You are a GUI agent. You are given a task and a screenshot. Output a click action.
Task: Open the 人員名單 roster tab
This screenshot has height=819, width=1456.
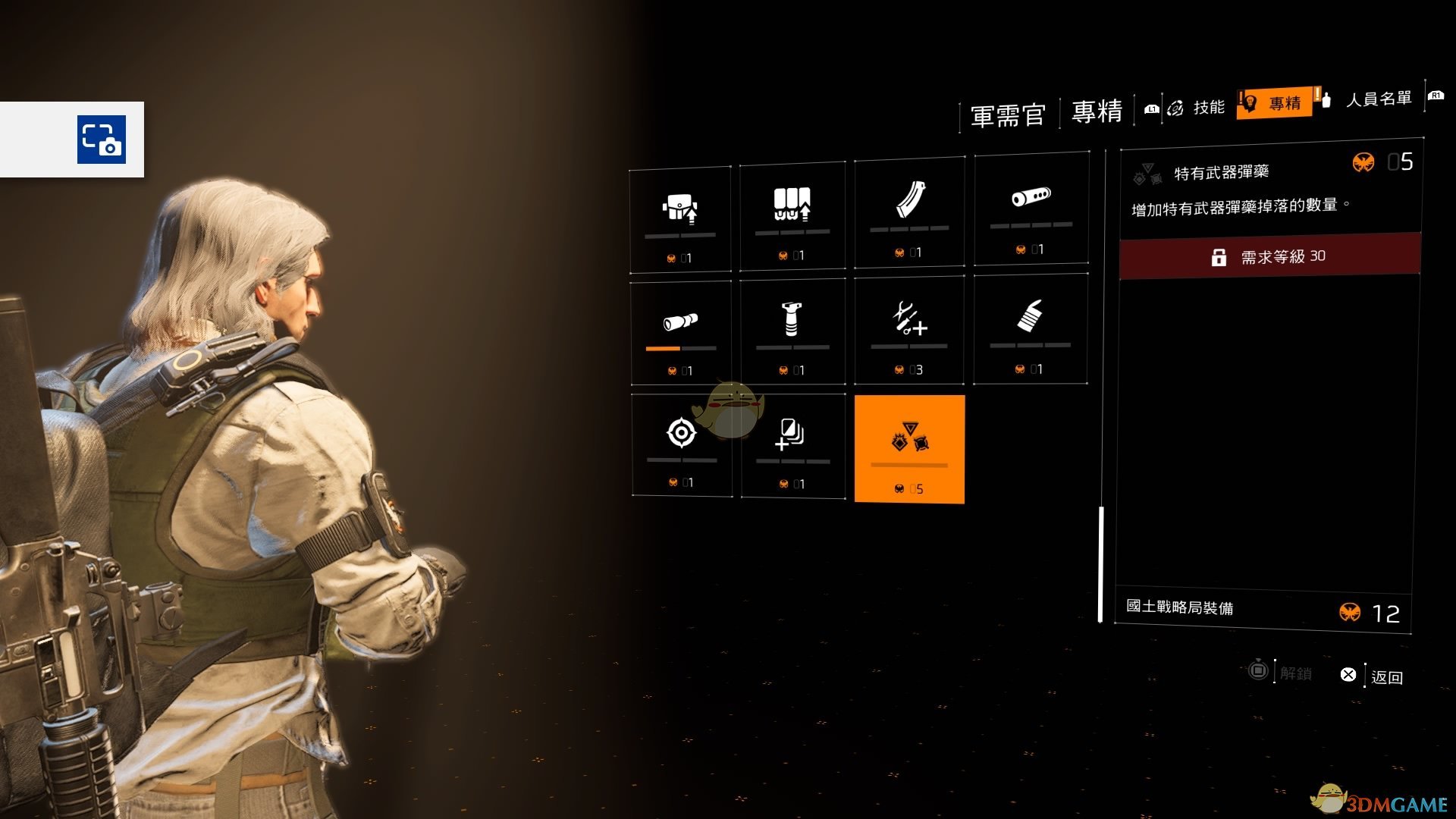[x=1377, y=99]
